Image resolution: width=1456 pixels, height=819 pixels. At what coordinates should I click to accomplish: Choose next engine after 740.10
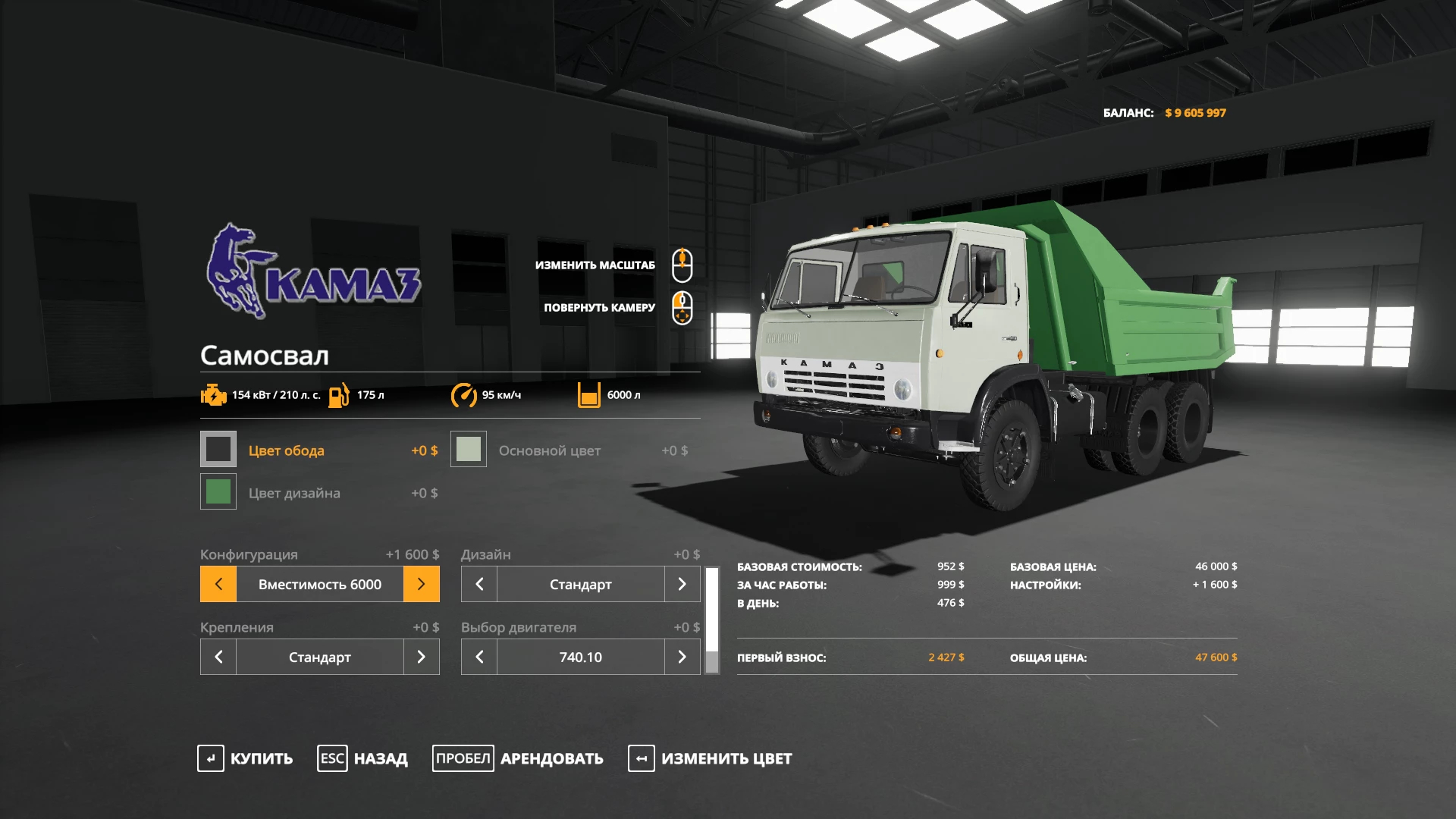click(x=682, y=657)
